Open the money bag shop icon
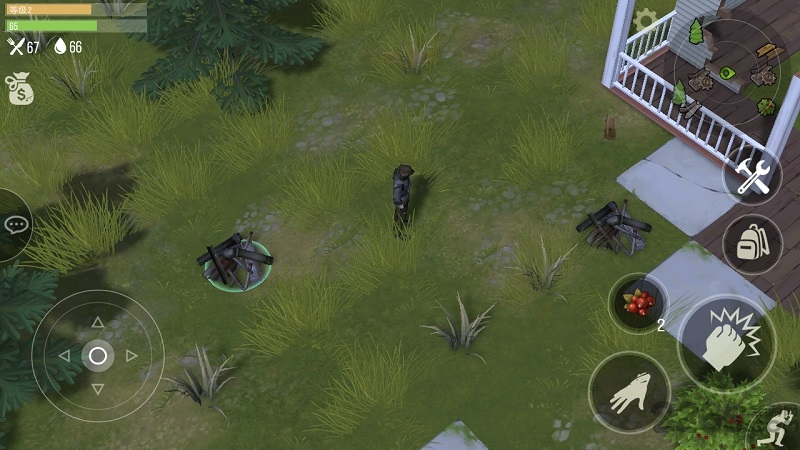This screenshot has width=800, height=450. point(18,89)
